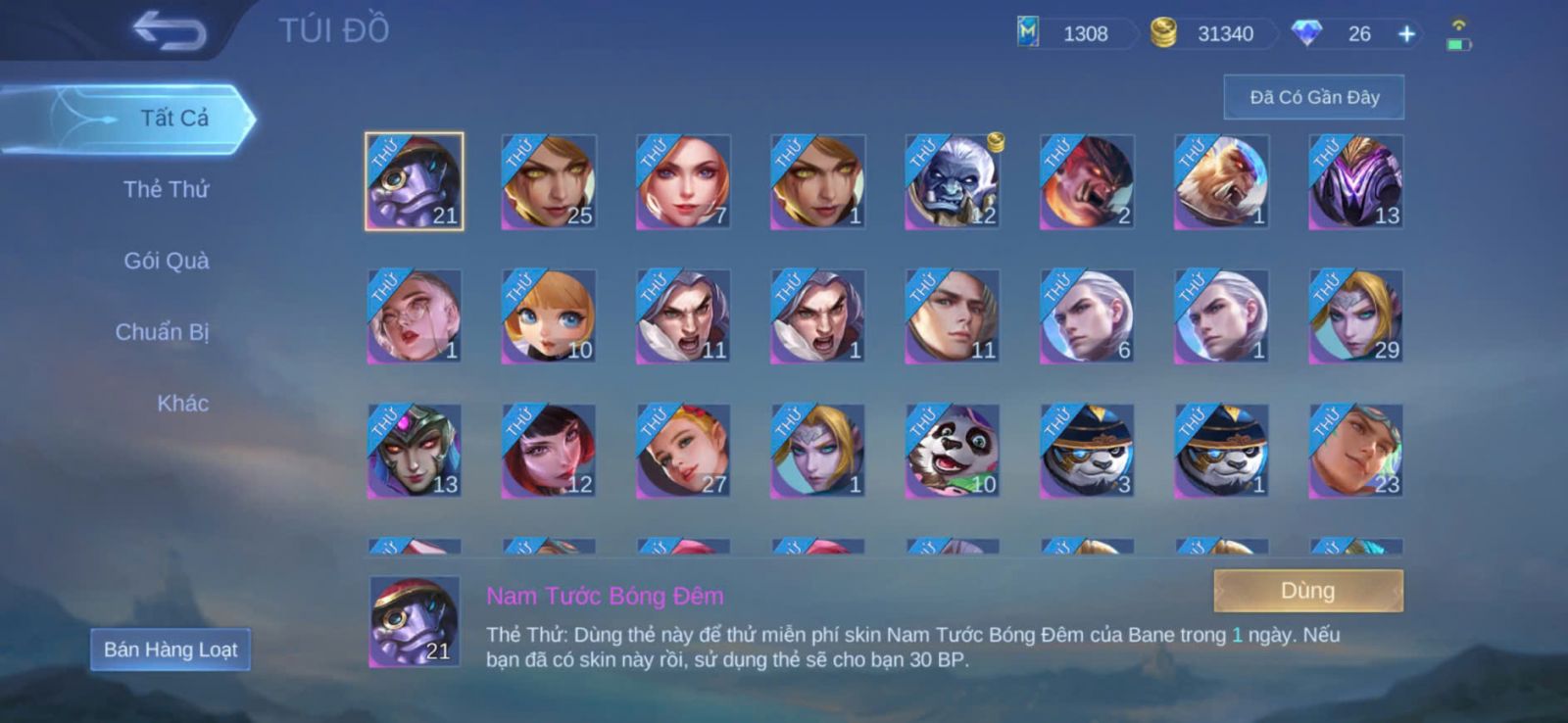
Task: Select the red-scarf panda card with count 10
Action: pos(952,451)
